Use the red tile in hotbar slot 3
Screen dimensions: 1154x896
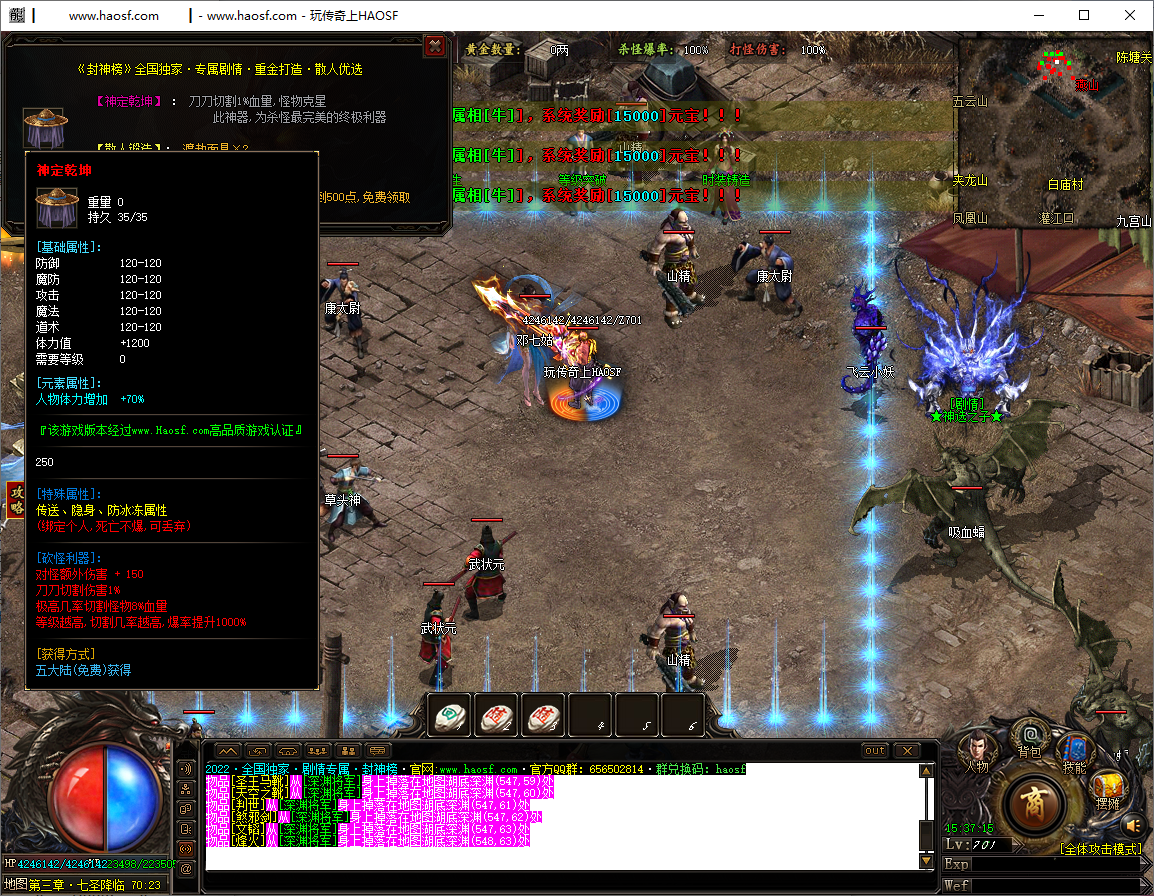pos(543,714)
